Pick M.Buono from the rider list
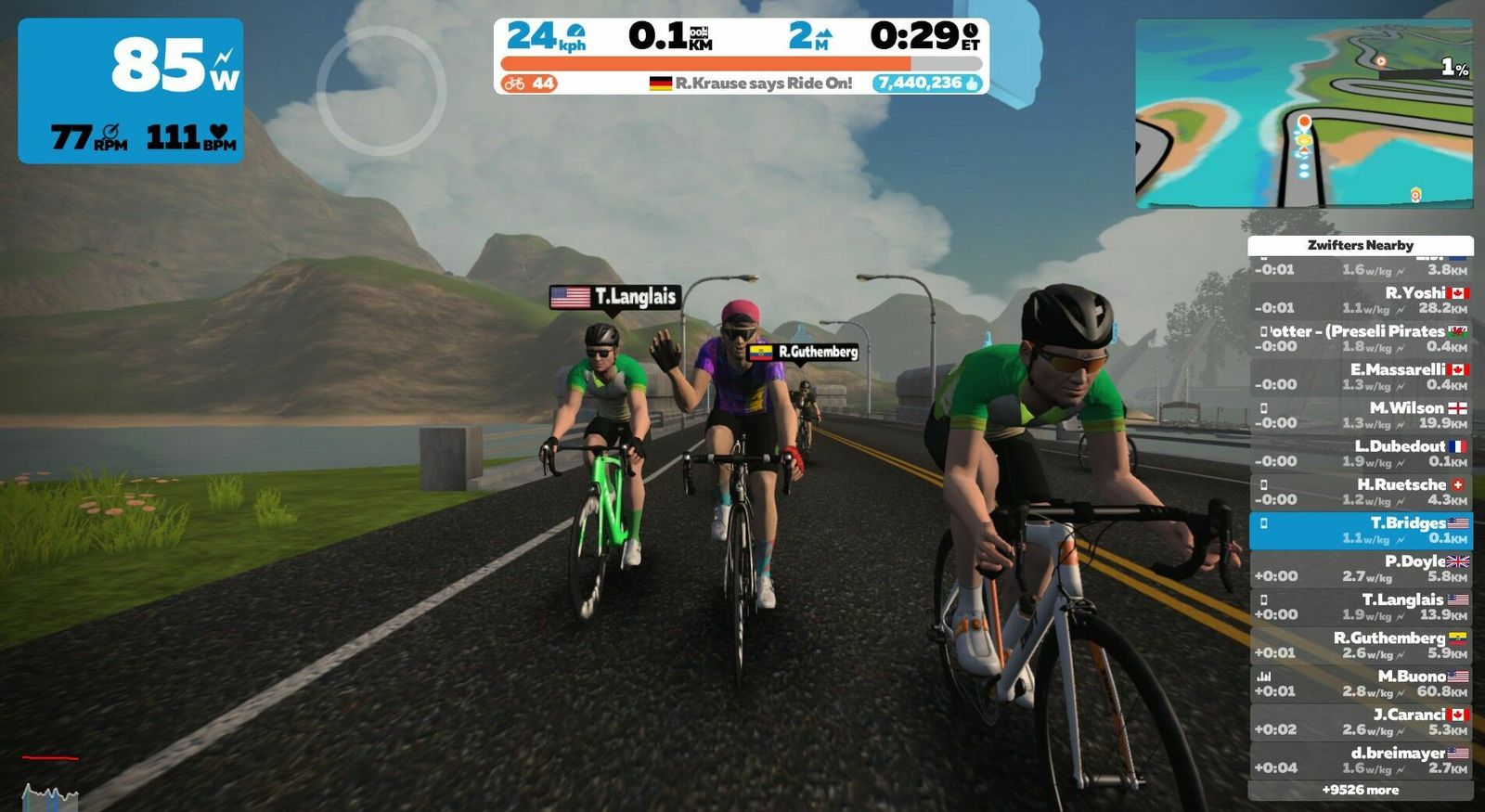 [x=1361, y=683]
